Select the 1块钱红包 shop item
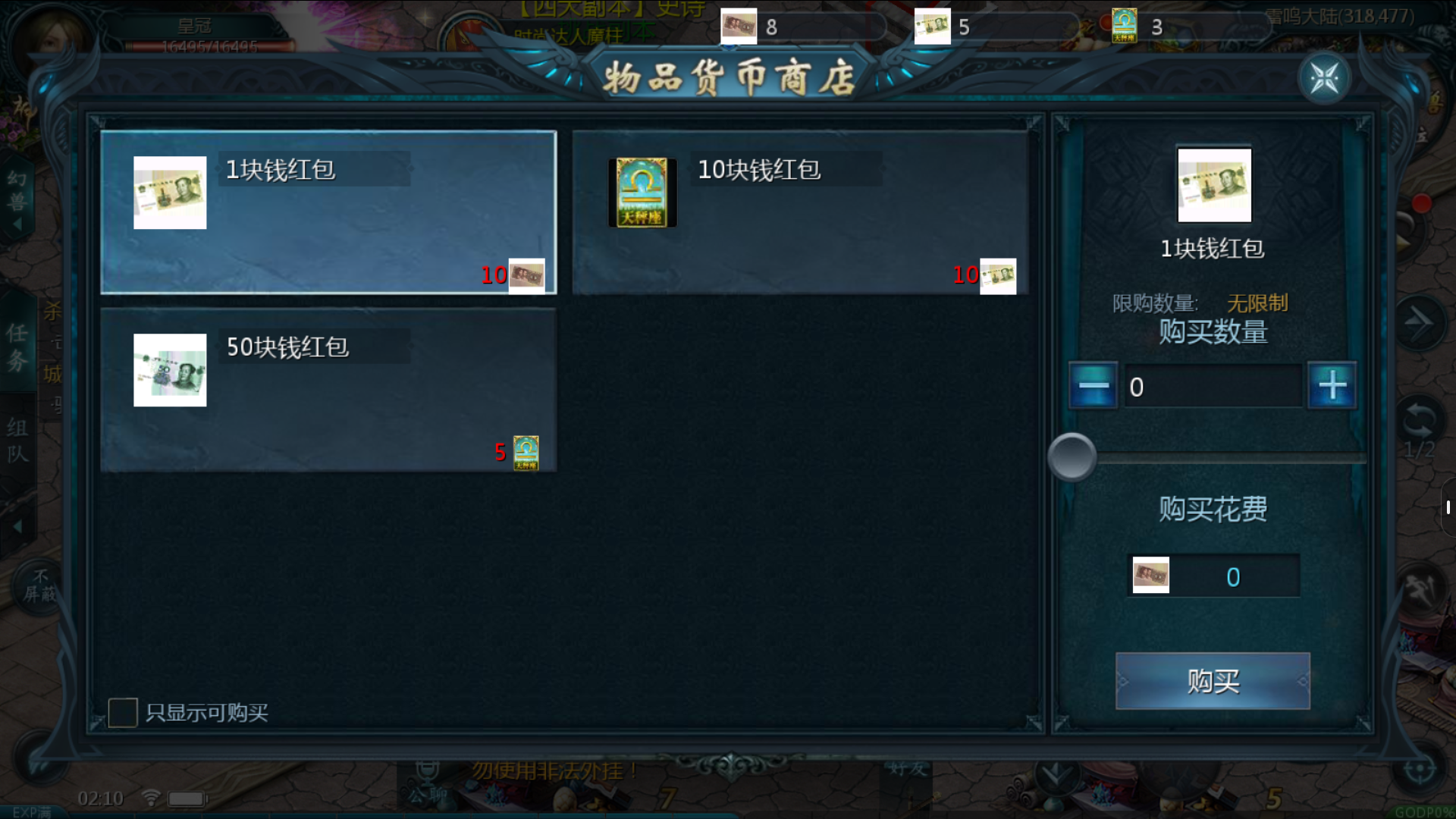 point(328,212)
